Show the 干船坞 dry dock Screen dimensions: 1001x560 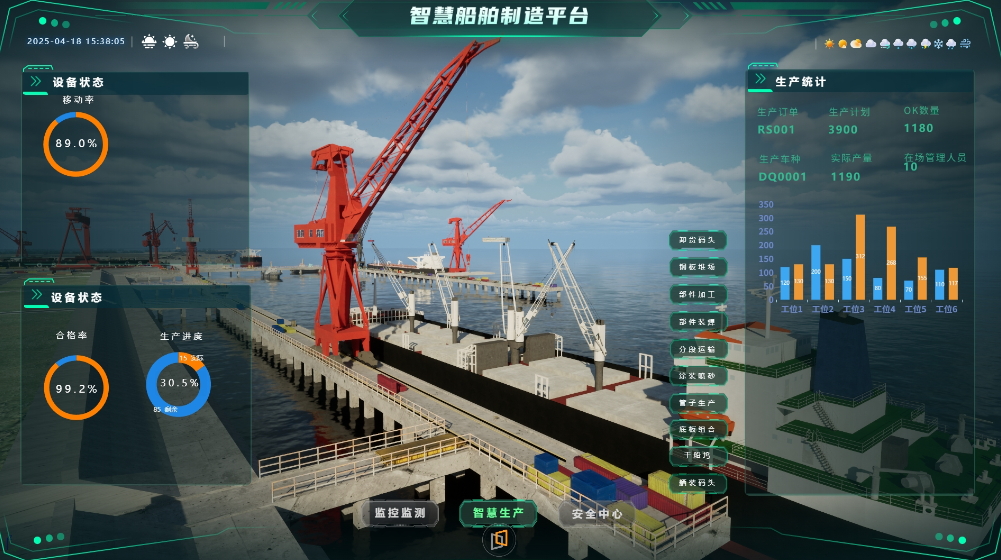point(697,455)
